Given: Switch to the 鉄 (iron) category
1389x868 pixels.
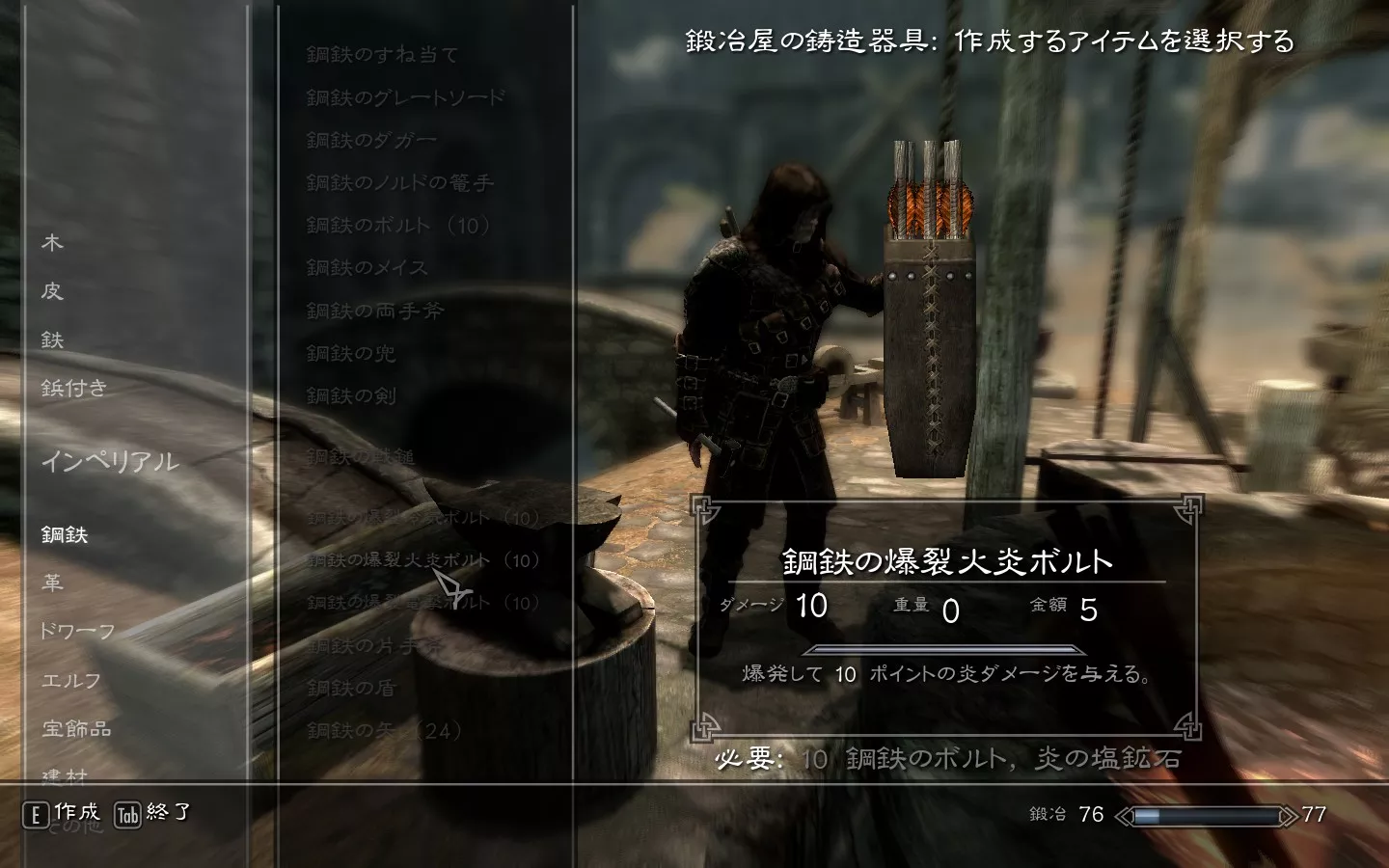Looking at the screenshot, I should tap(52, 339).
